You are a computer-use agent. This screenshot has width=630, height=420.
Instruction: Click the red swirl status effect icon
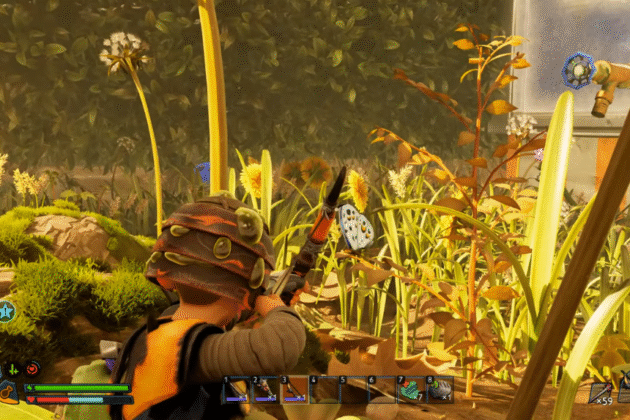click(32, 368)
